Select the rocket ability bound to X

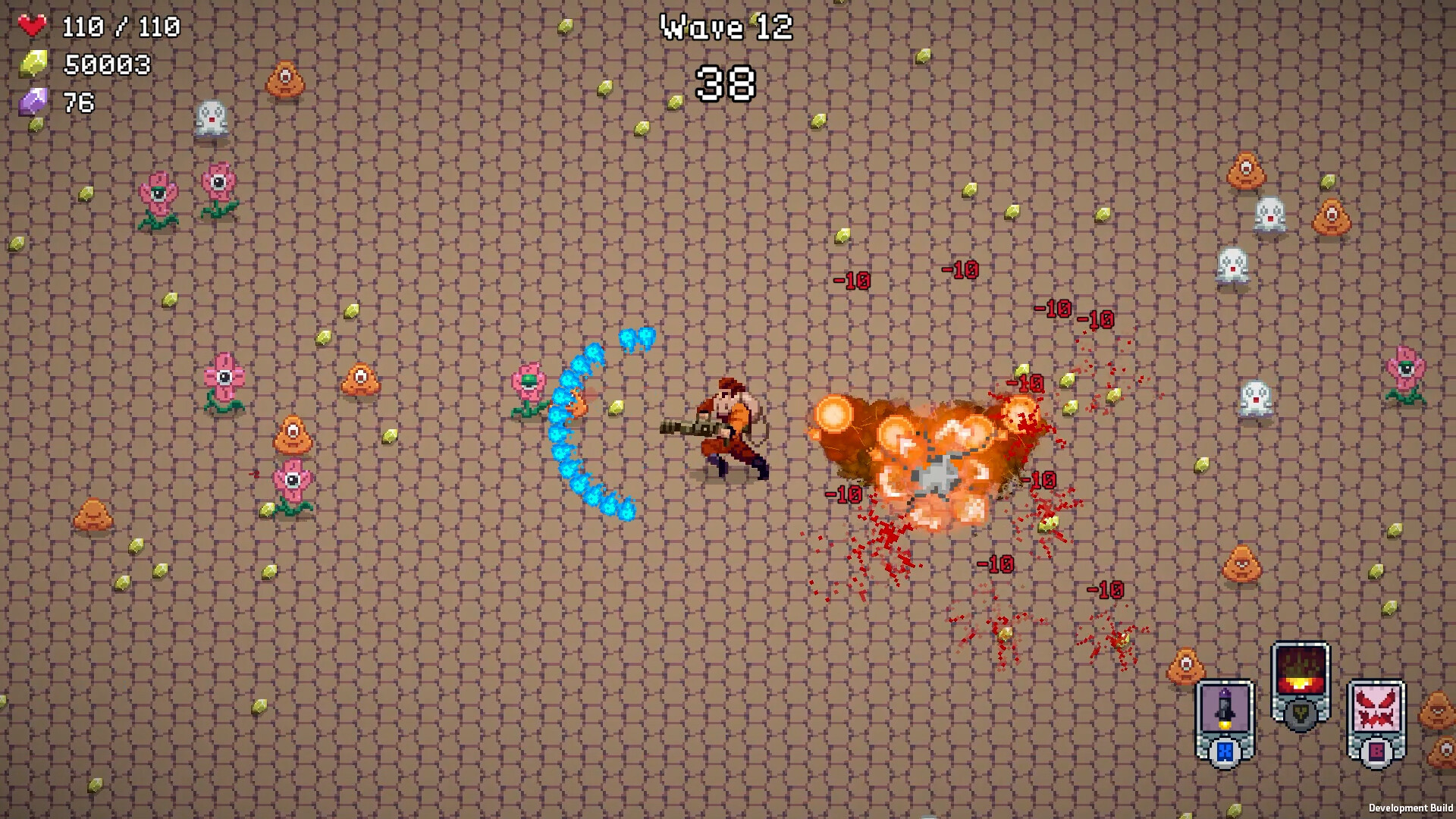pyautogui.click(x=1225, y=709)
